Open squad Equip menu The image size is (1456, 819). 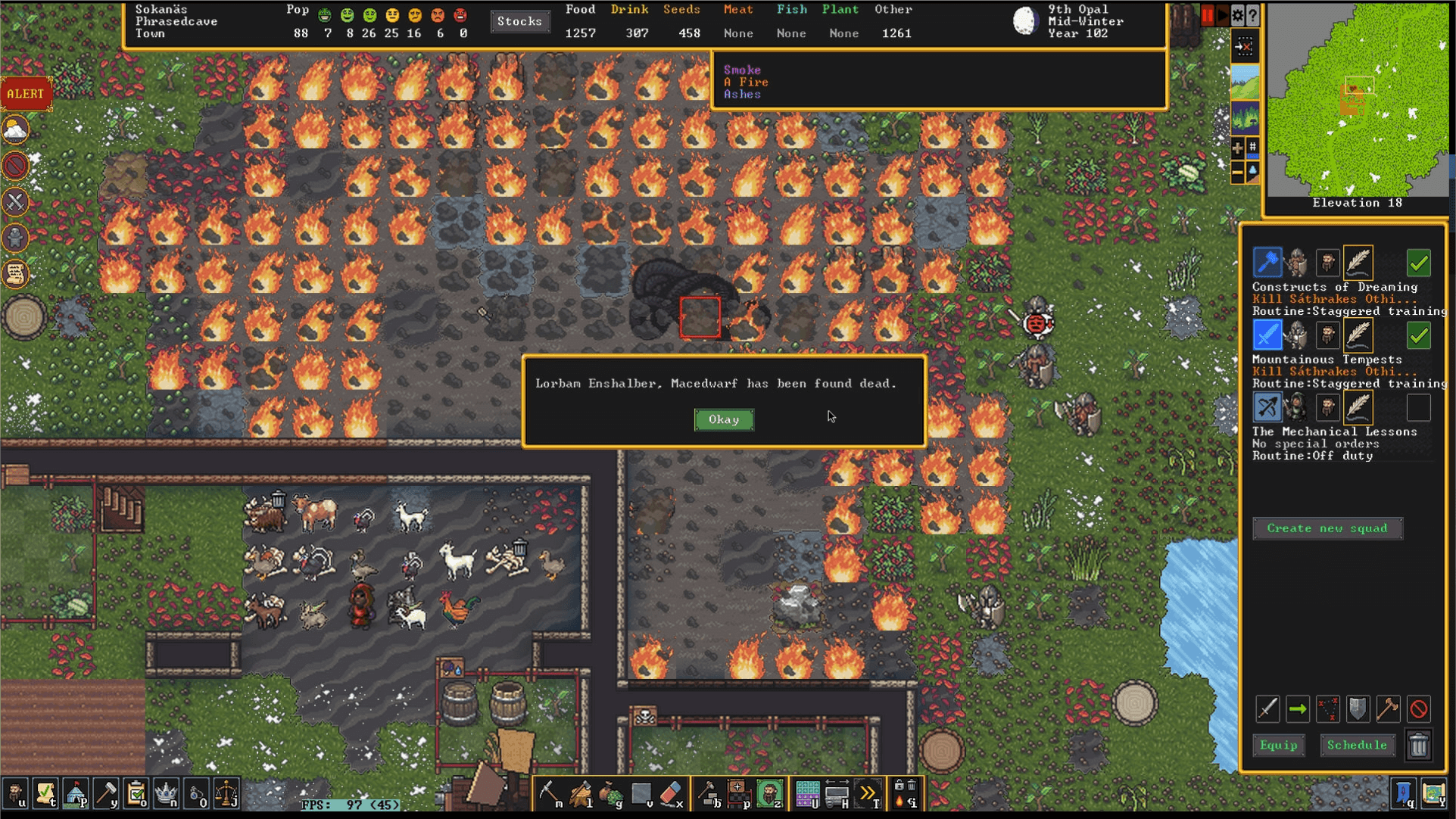(x=1278, y=746)
